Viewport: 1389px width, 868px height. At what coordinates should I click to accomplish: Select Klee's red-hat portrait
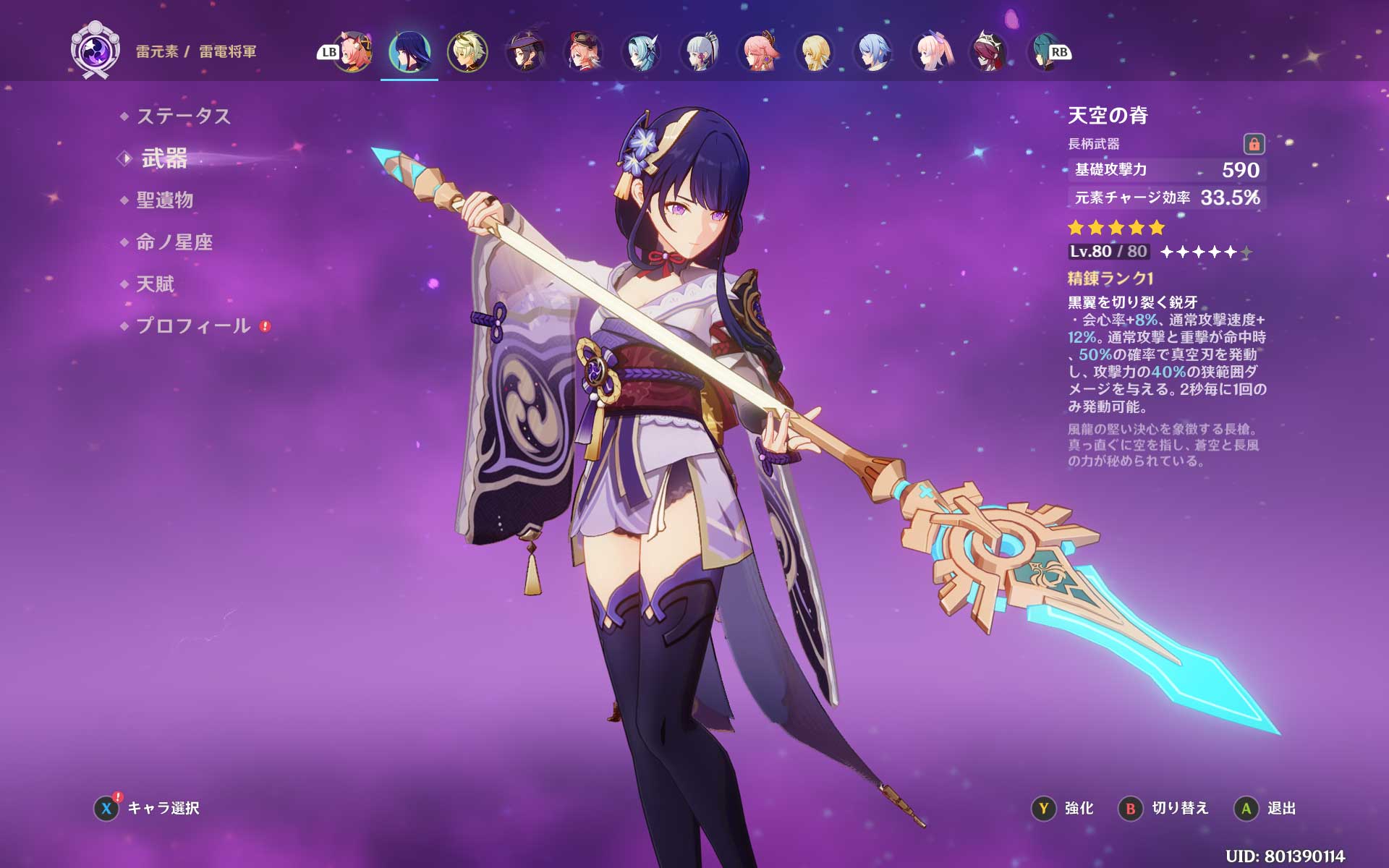583,51
